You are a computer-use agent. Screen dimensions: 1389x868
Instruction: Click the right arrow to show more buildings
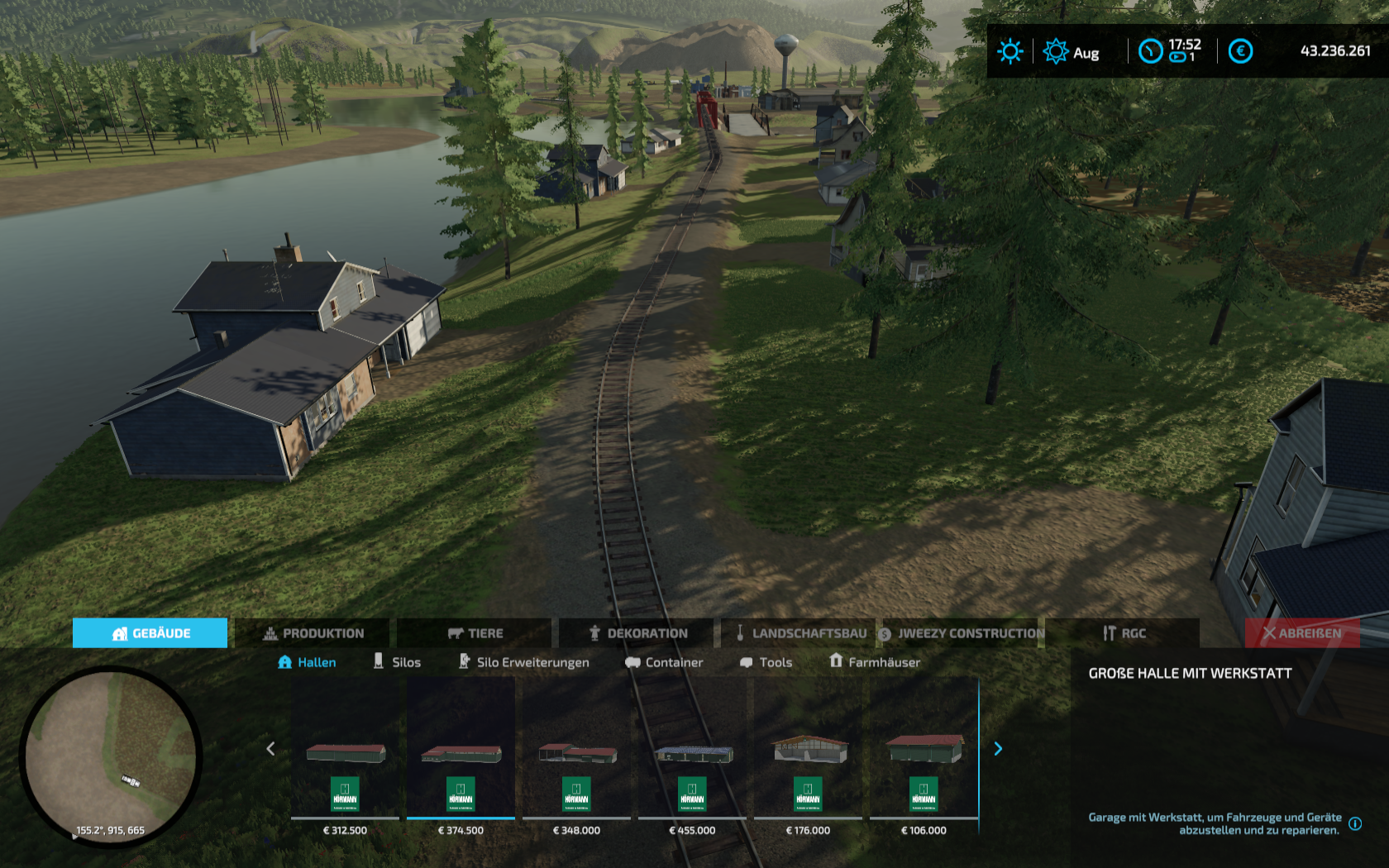tap(998, 749)
